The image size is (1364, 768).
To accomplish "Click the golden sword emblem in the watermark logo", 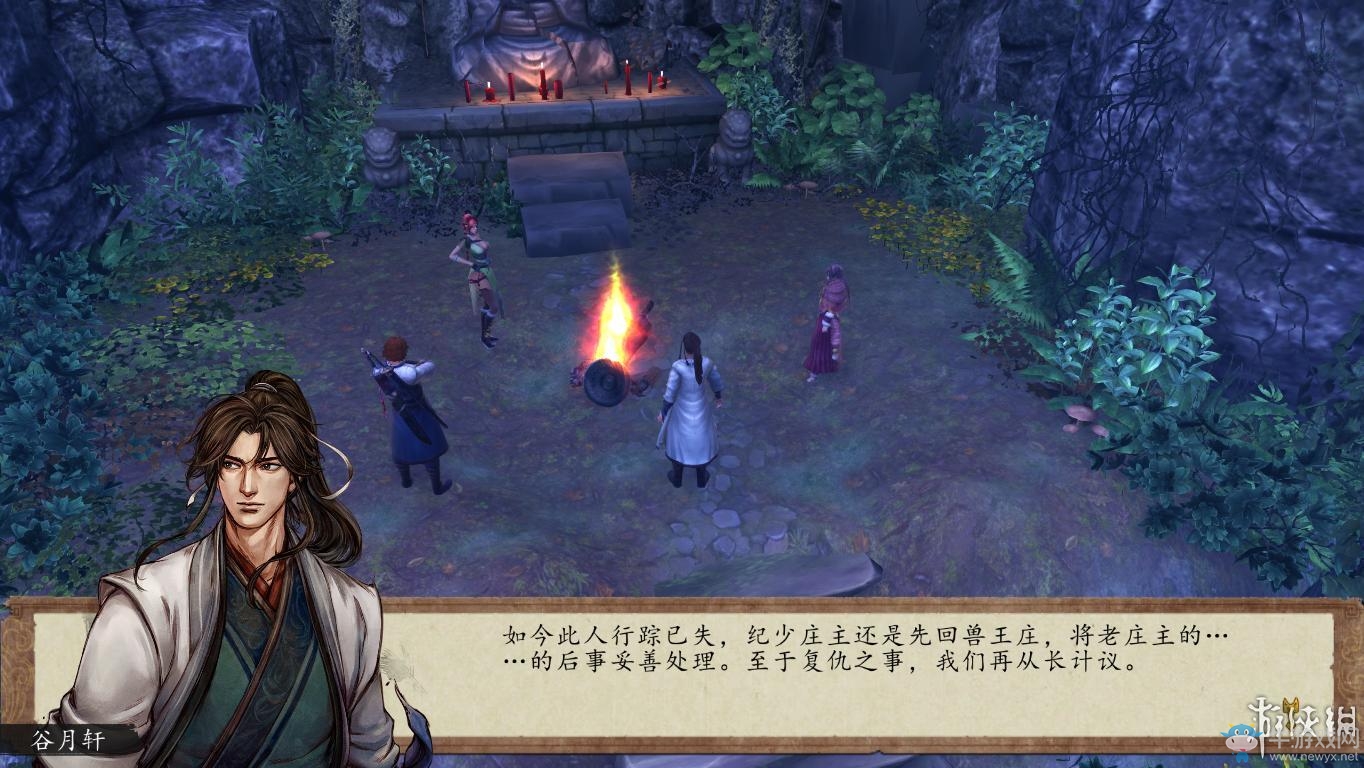I will [1291, 708].
